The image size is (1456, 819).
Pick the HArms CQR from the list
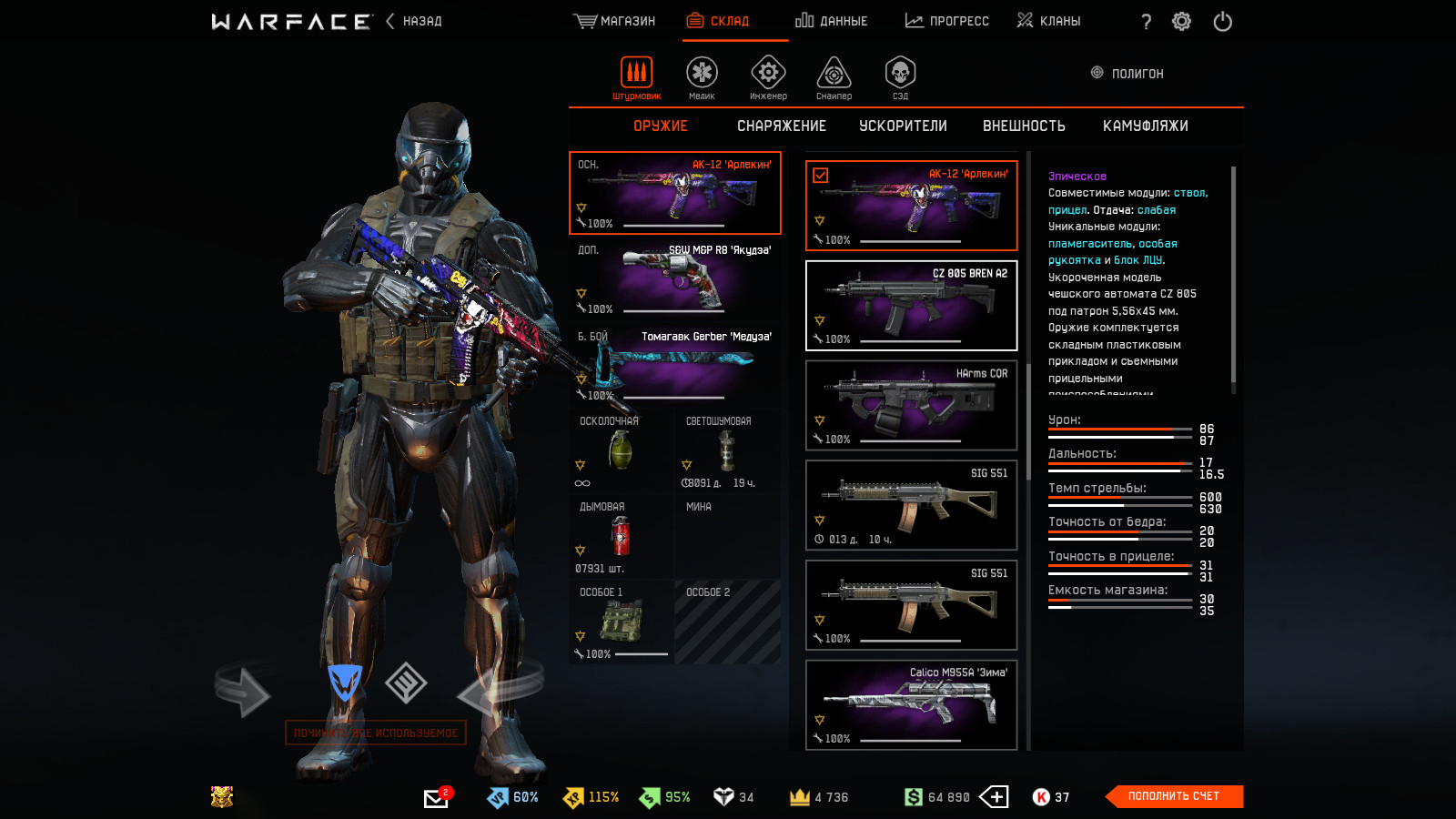[911, 405]
